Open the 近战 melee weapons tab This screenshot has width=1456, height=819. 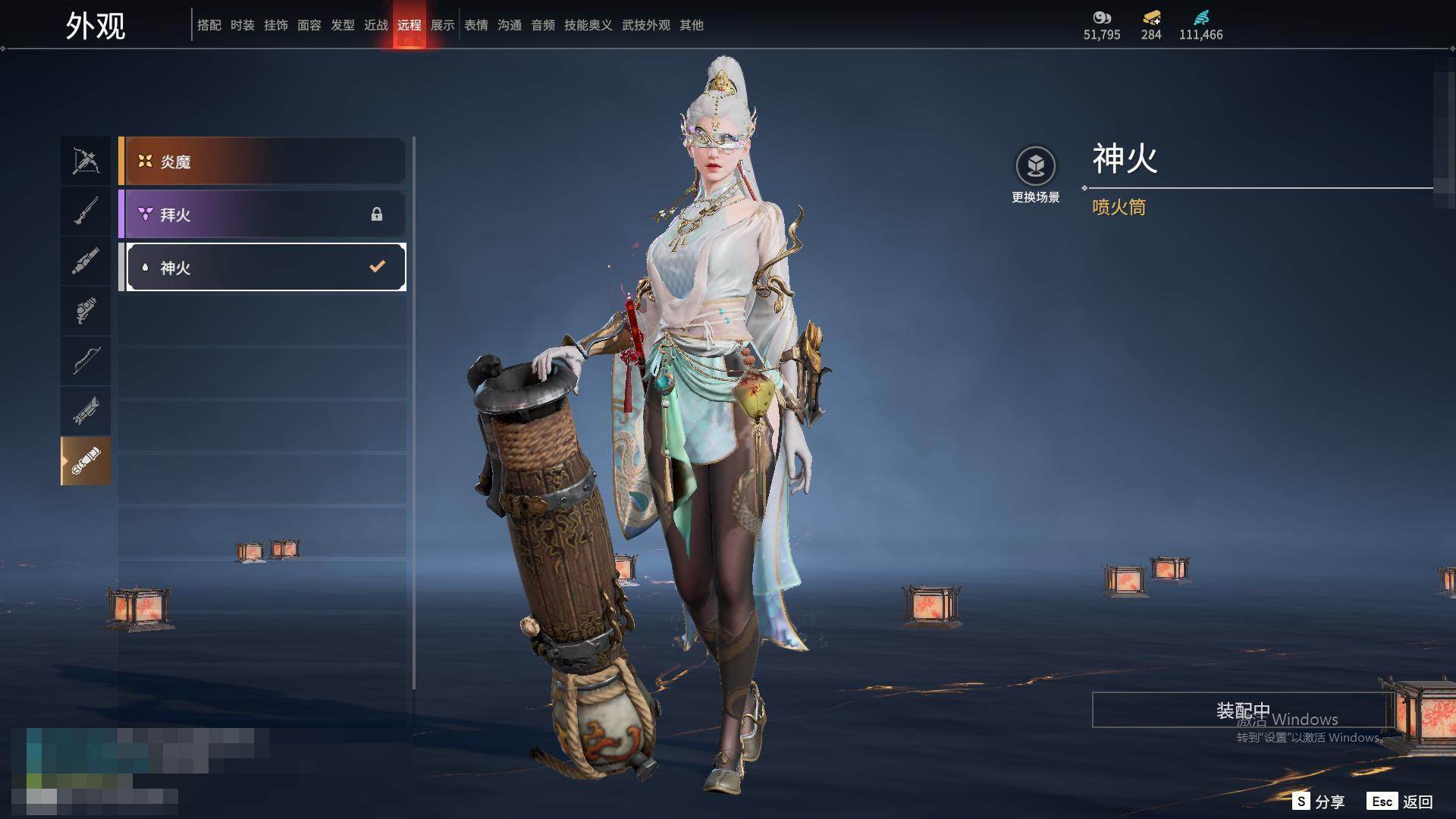(376, 25)
